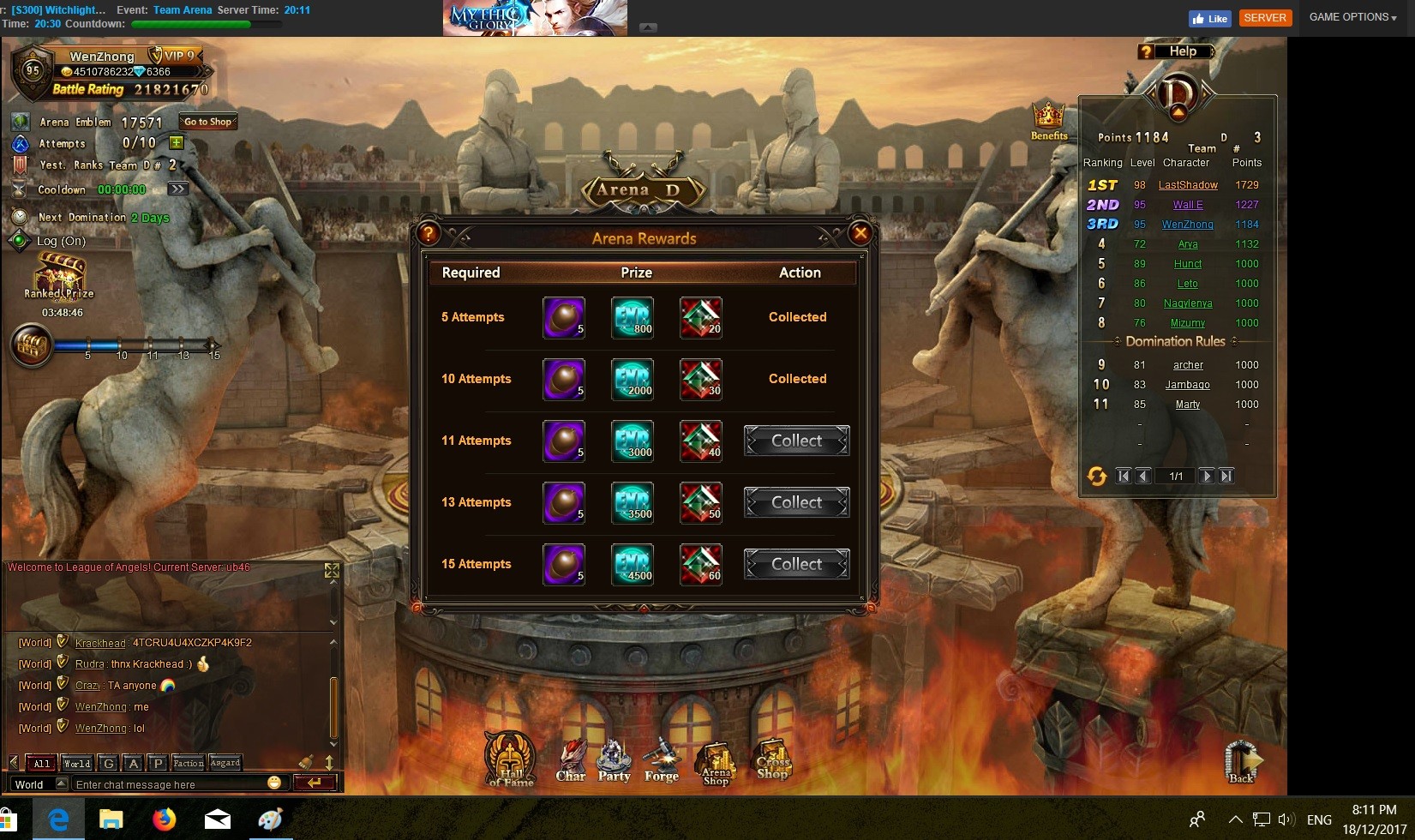Open the Help panel
Image resolution: width=1415 pixels, height=840 pixels.
pyautogui.click(x=1175, y=51)
